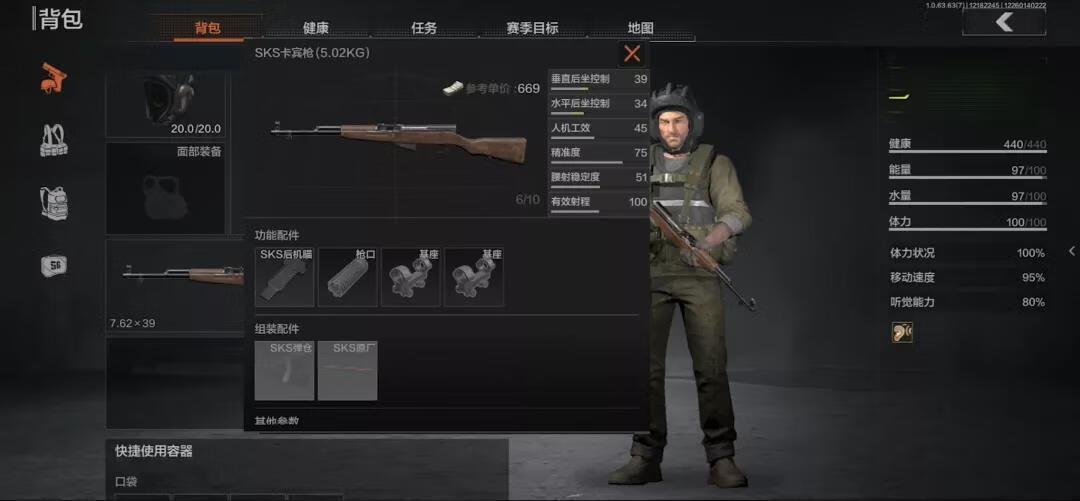1080x501 pixels.
Task: Click the hearing ability ear icon
Action: tap(902, 333)
